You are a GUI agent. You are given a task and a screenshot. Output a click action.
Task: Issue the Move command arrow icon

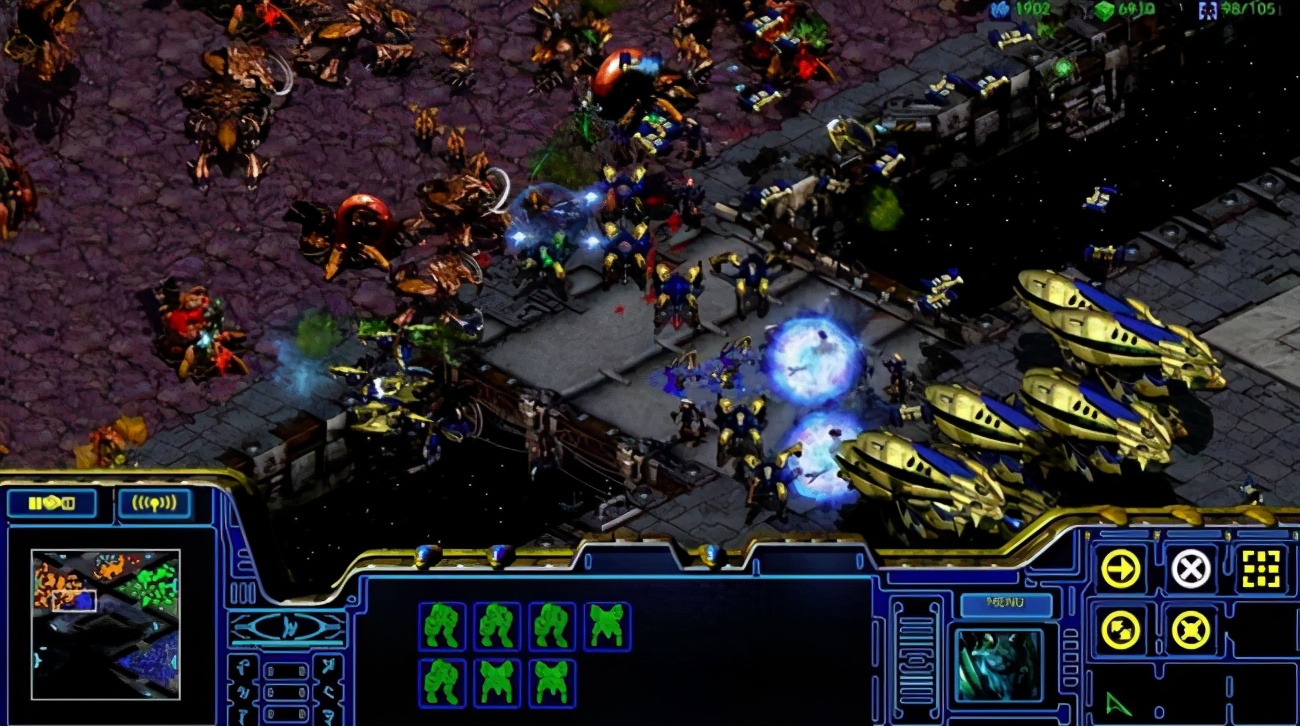[x=1120, y=569]
